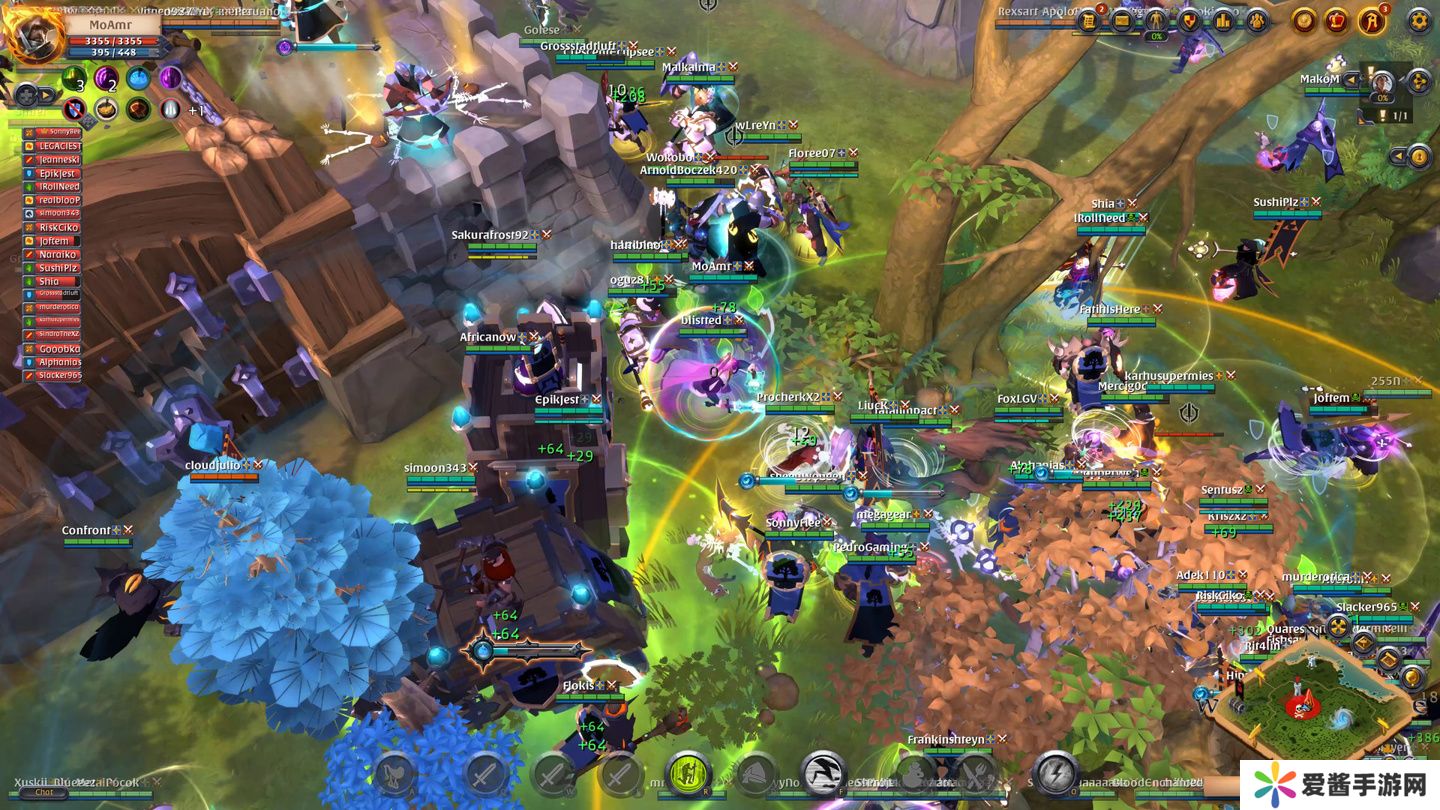Open the character figure inventory icon

tap(1156, 20)
